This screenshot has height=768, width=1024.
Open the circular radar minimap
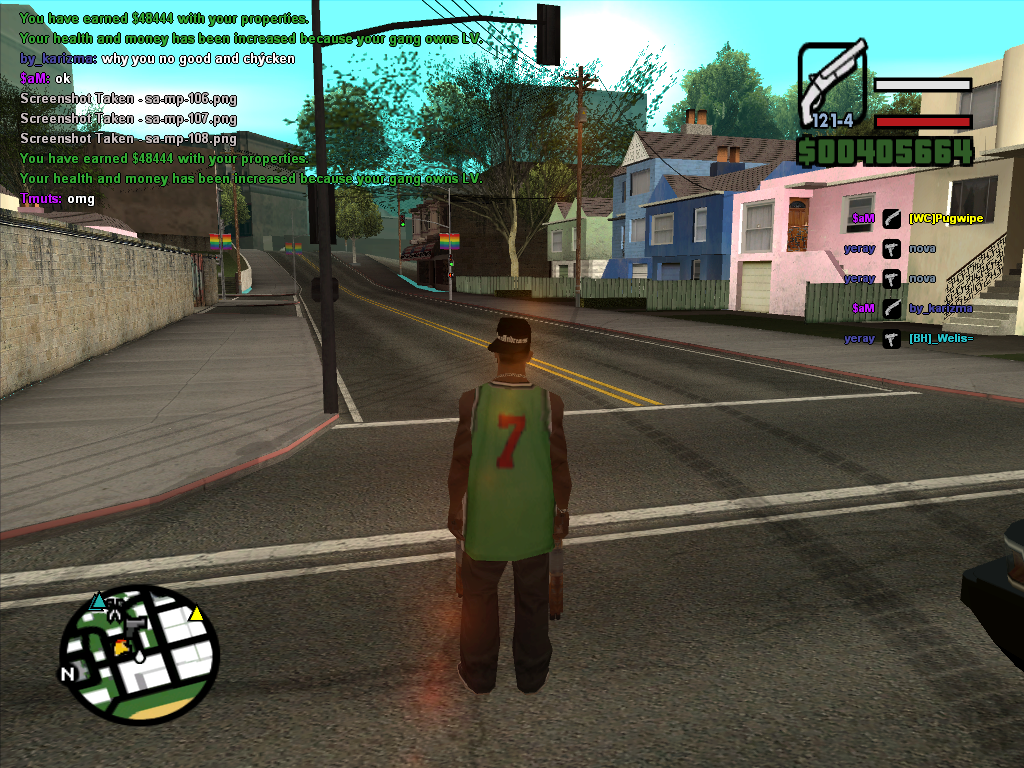(138, 654)
